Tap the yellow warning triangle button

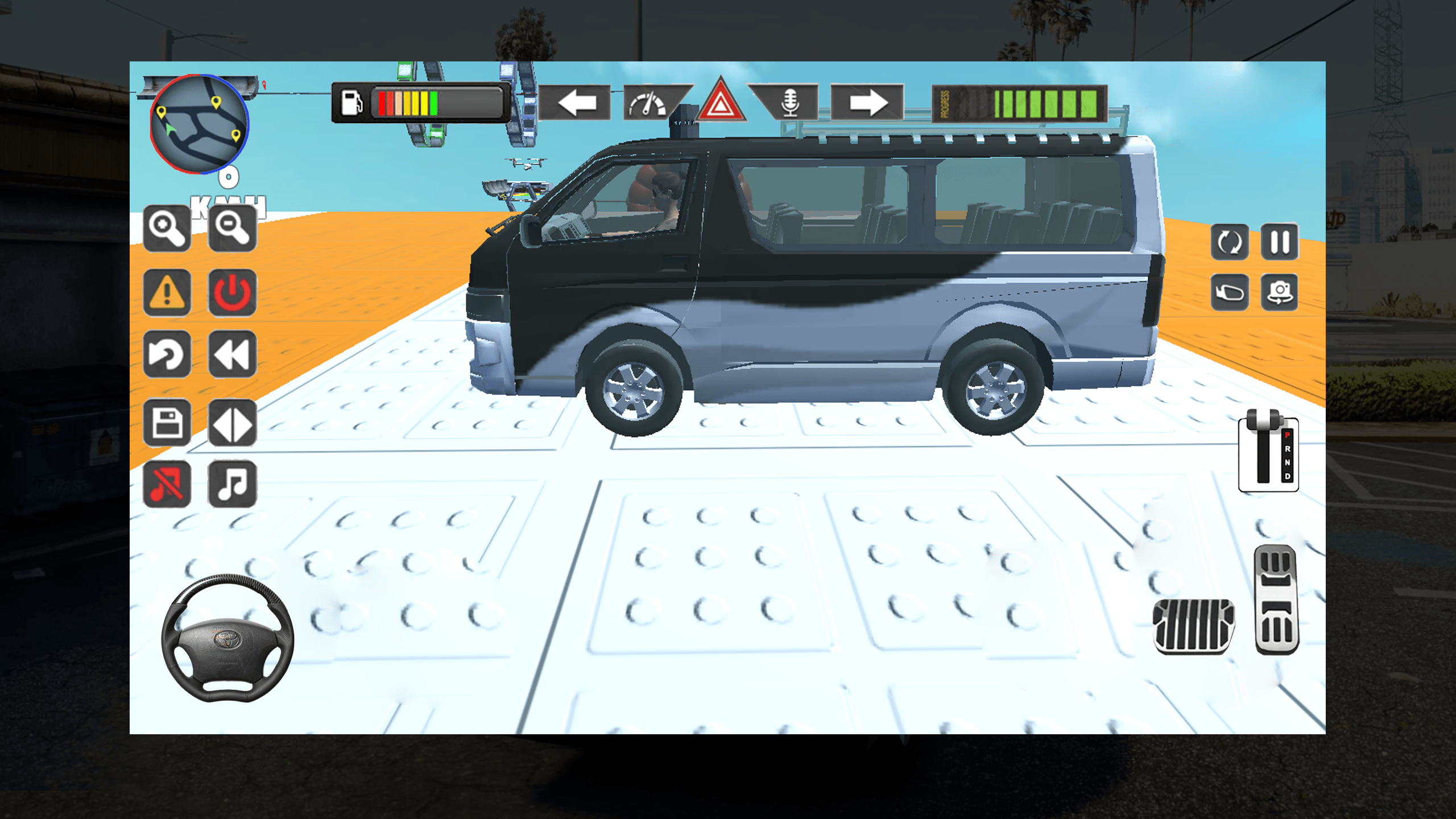click(x=167, y=292)
